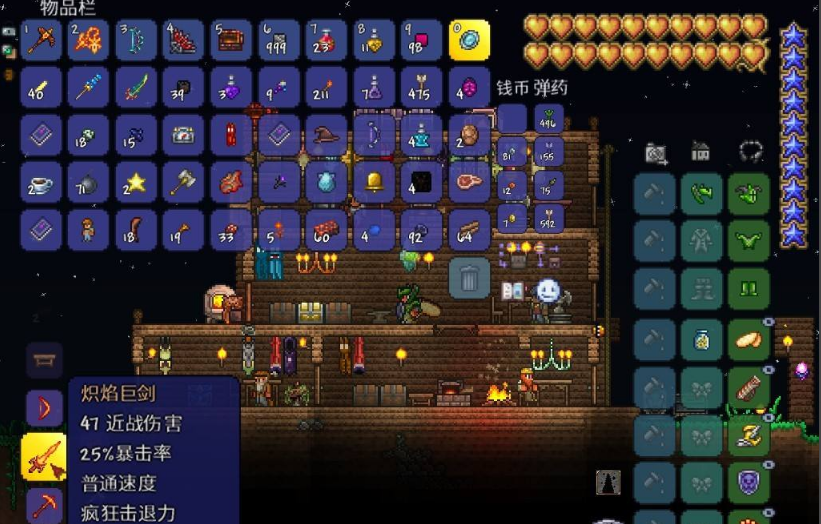Select the wizard hat inventory slot
Image resolution: width=821 pixels, height=524 pixels.
pos(326,135)
